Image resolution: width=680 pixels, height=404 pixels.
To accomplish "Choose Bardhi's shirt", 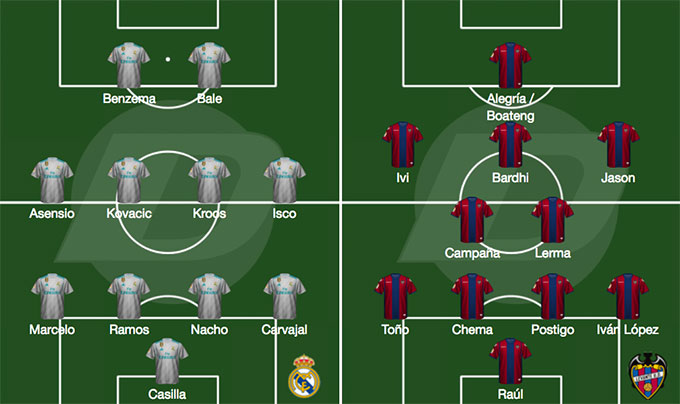I will click(x=510, y=145).
